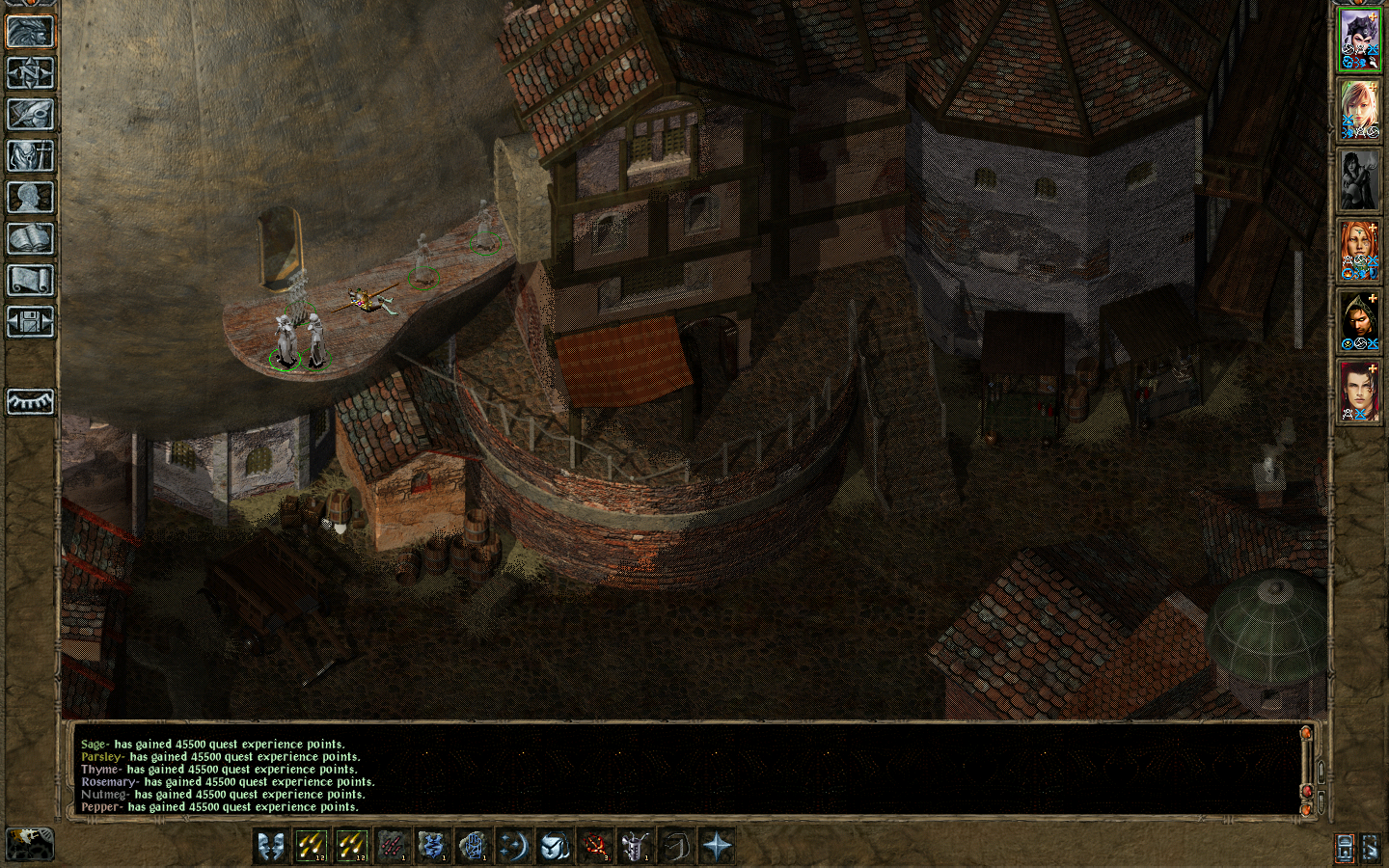Image resolution: width=1389 pixels, height=868 pixels.
Task: Toggle the party AI lantern button
Action: click(x=1345, y=848)
